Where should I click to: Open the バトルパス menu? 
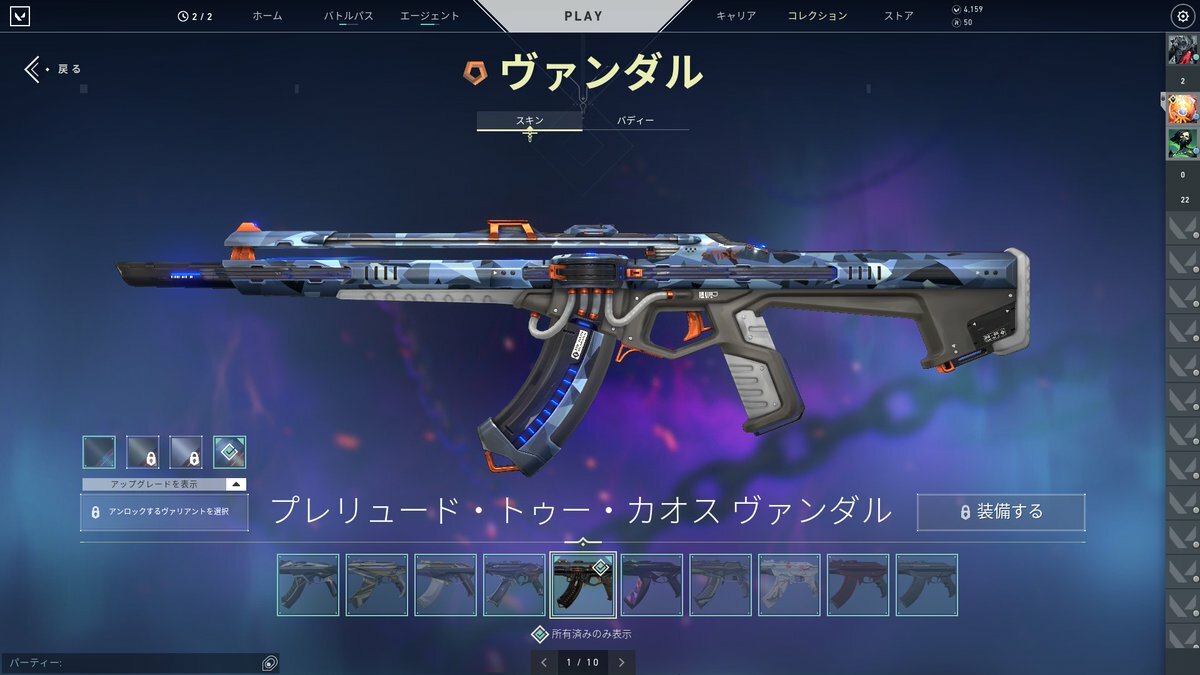pyautogui.click(x=348, y=16)
